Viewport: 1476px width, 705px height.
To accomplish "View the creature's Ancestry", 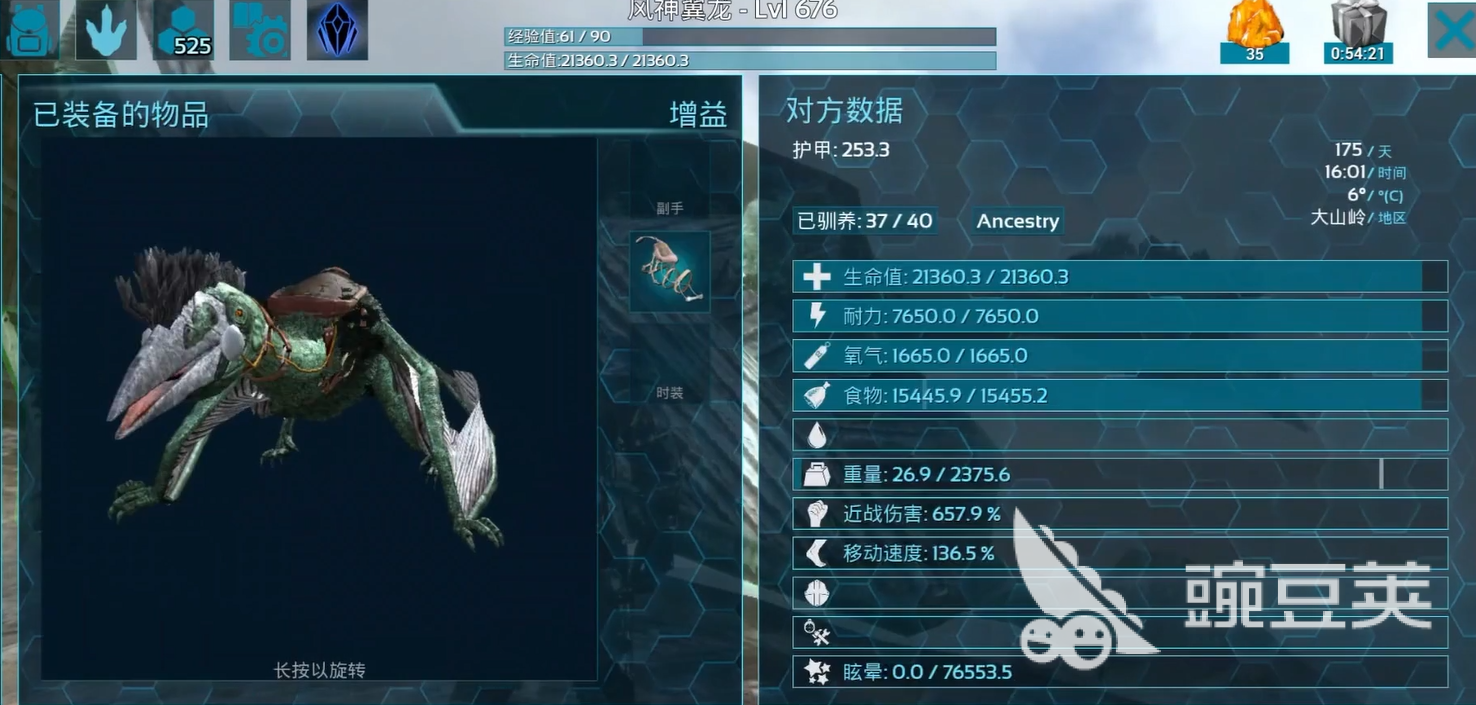I will pos(1017,221).
